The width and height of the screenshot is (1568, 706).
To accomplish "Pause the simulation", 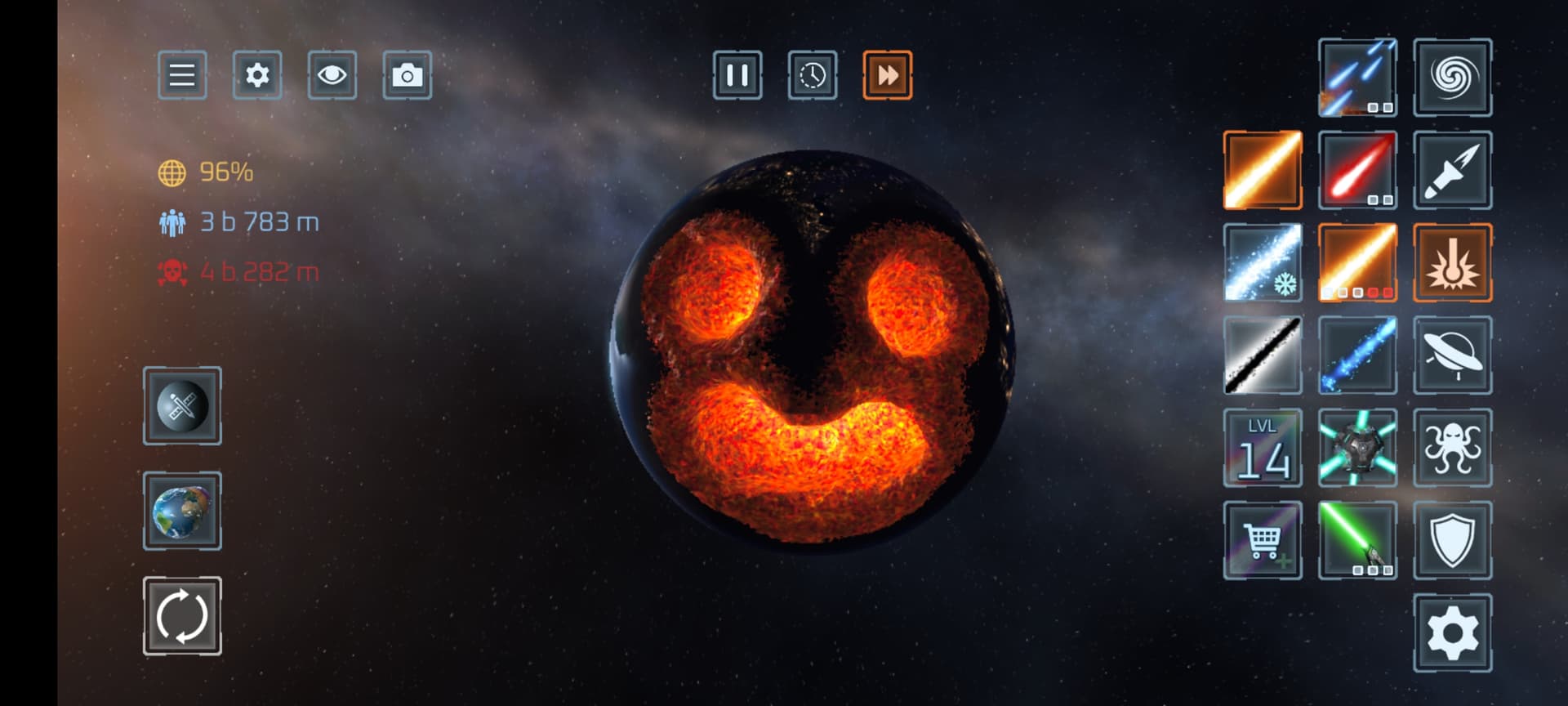I will [x=737, y=75].
